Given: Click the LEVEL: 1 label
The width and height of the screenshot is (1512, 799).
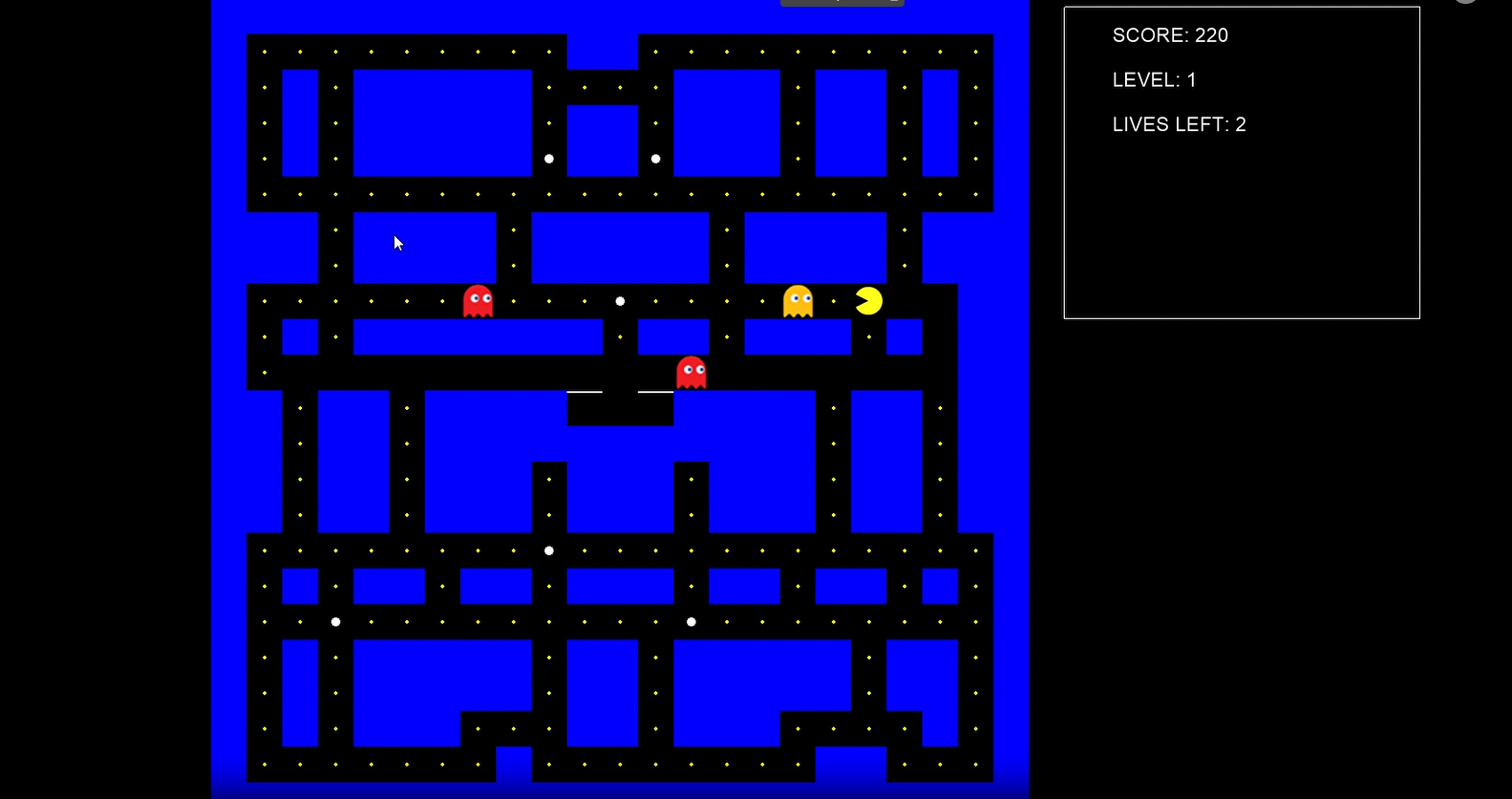Looking at the screenshot, I should click(x=1154, y=79).
